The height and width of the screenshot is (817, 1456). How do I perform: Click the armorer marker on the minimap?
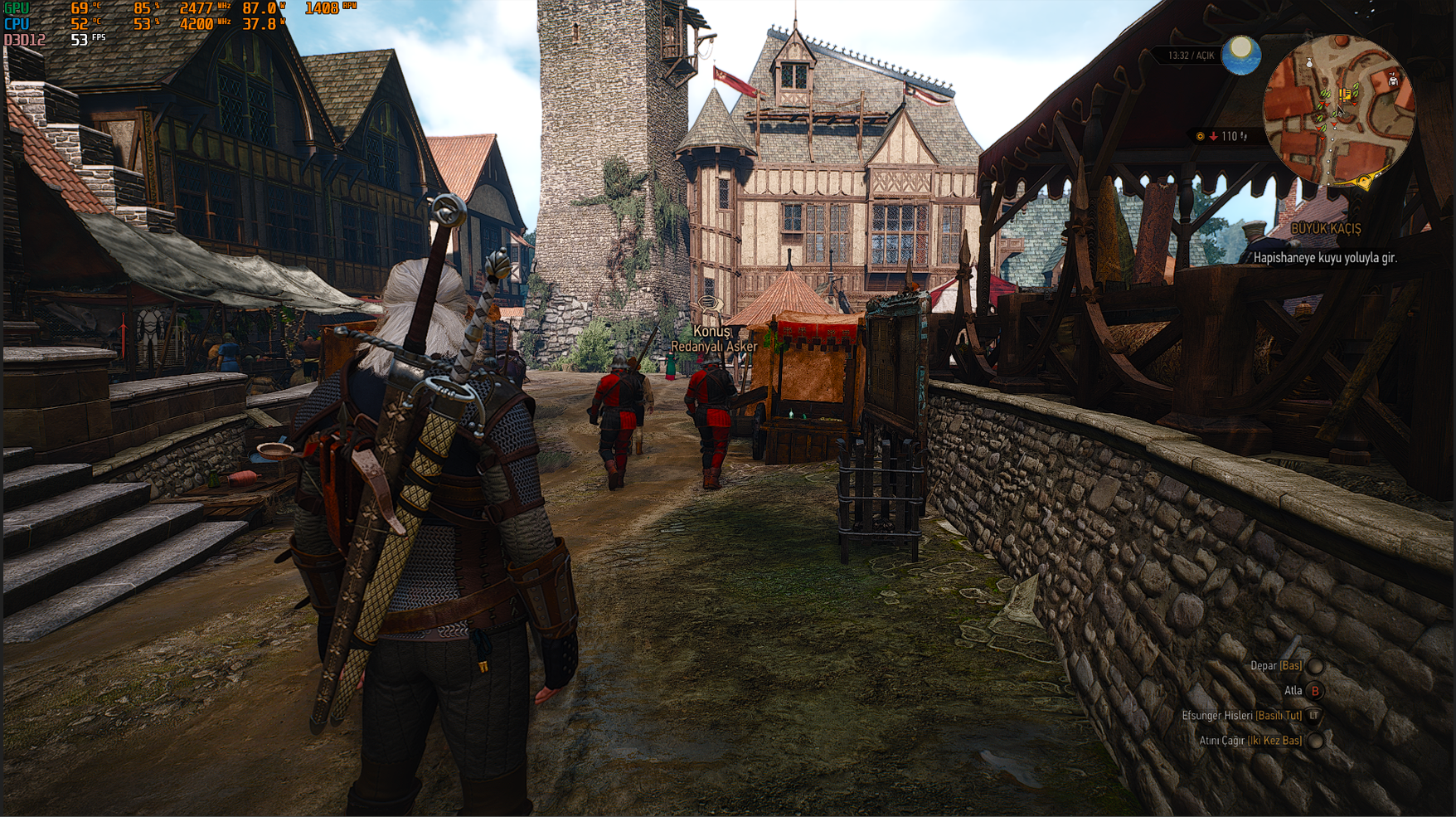pyautogui.click(x=1393, y=80)
